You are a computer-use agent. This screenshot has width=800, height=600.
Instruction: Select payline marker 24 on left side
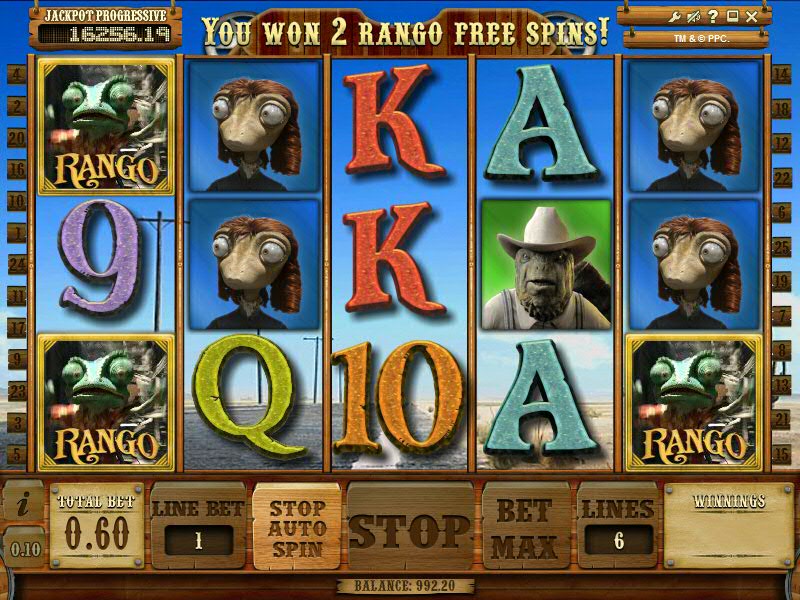point(16,264)
